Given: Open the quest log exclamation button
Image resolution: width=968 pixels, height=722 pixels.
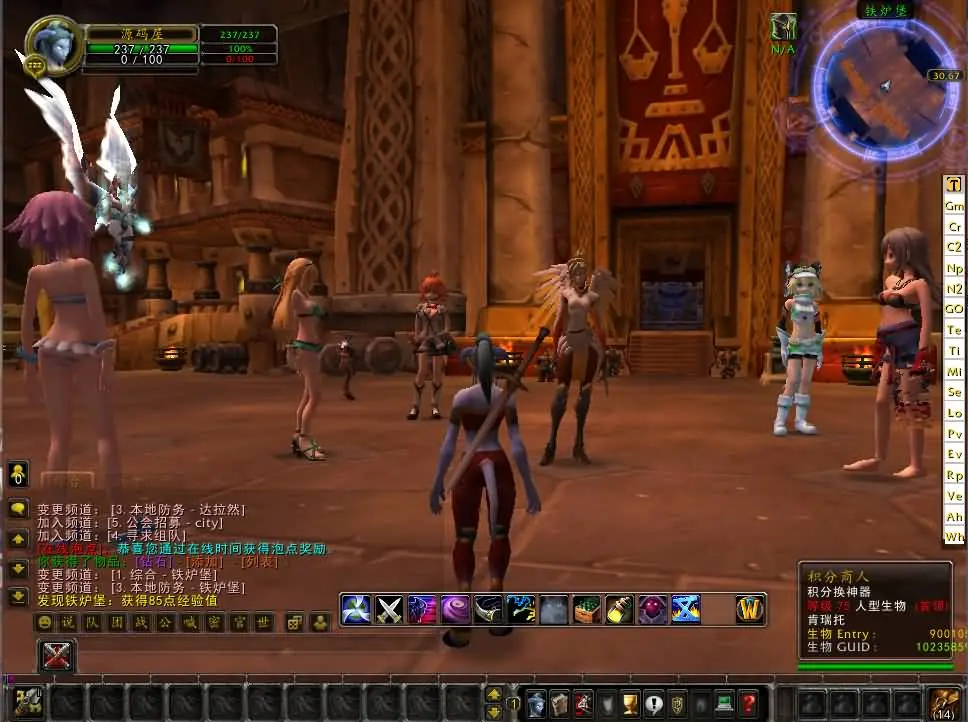Looking at the screenshot, I should pos(654,703).
